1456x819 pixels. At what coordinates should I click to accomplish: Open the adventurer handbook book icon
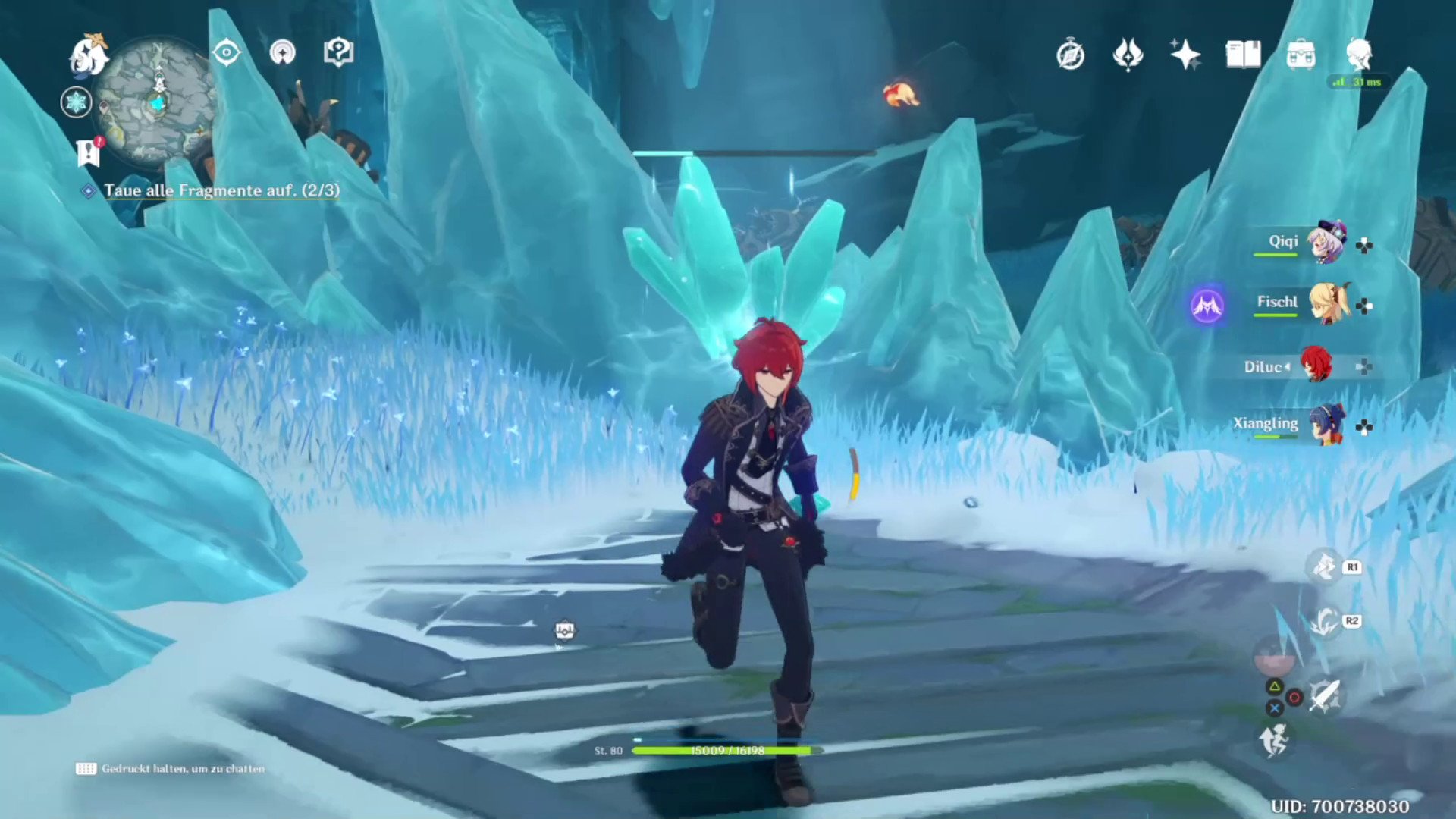tap(1243, 55)
